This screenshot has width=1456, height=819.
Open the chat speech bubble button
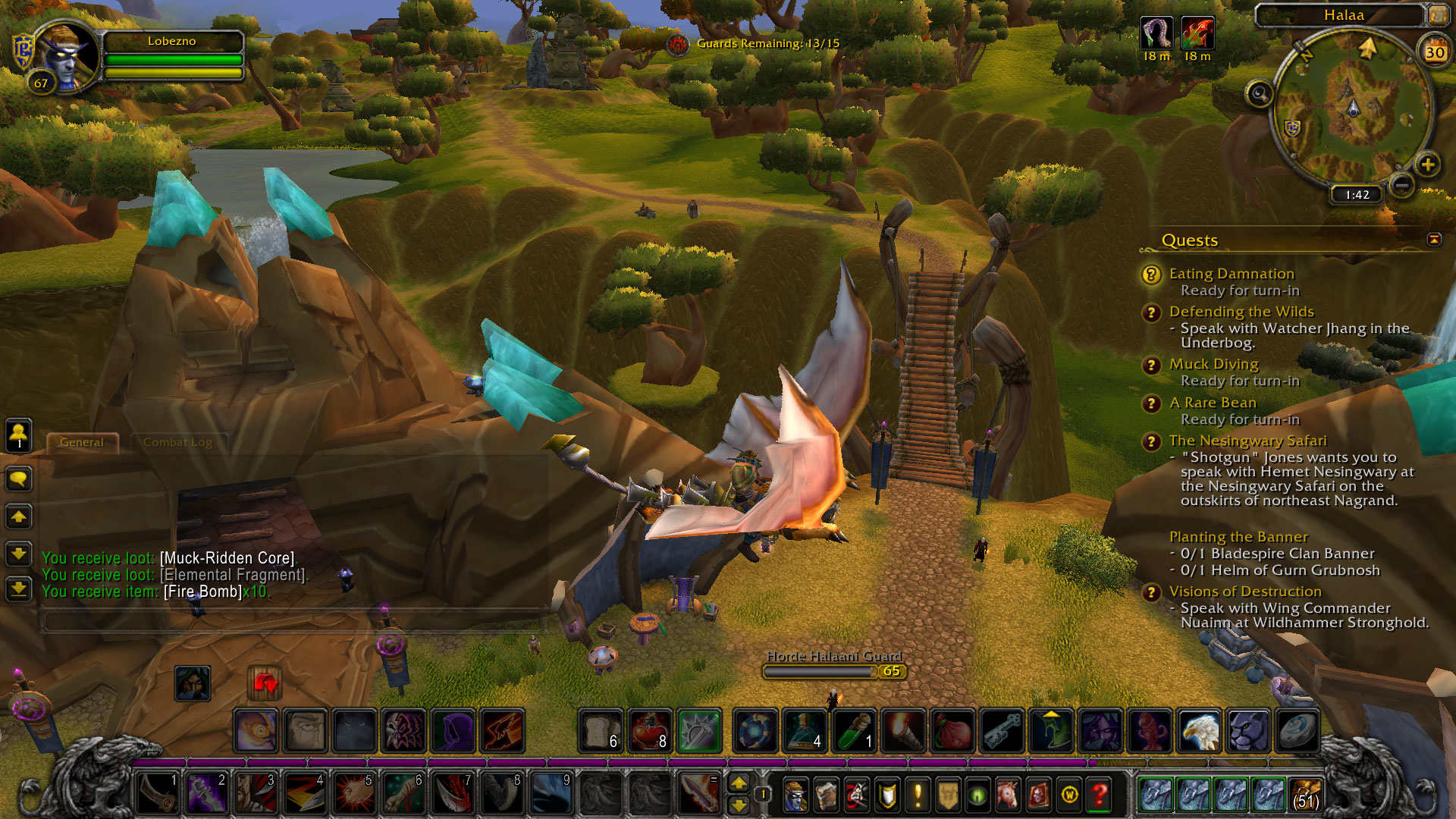pos(19,479)
